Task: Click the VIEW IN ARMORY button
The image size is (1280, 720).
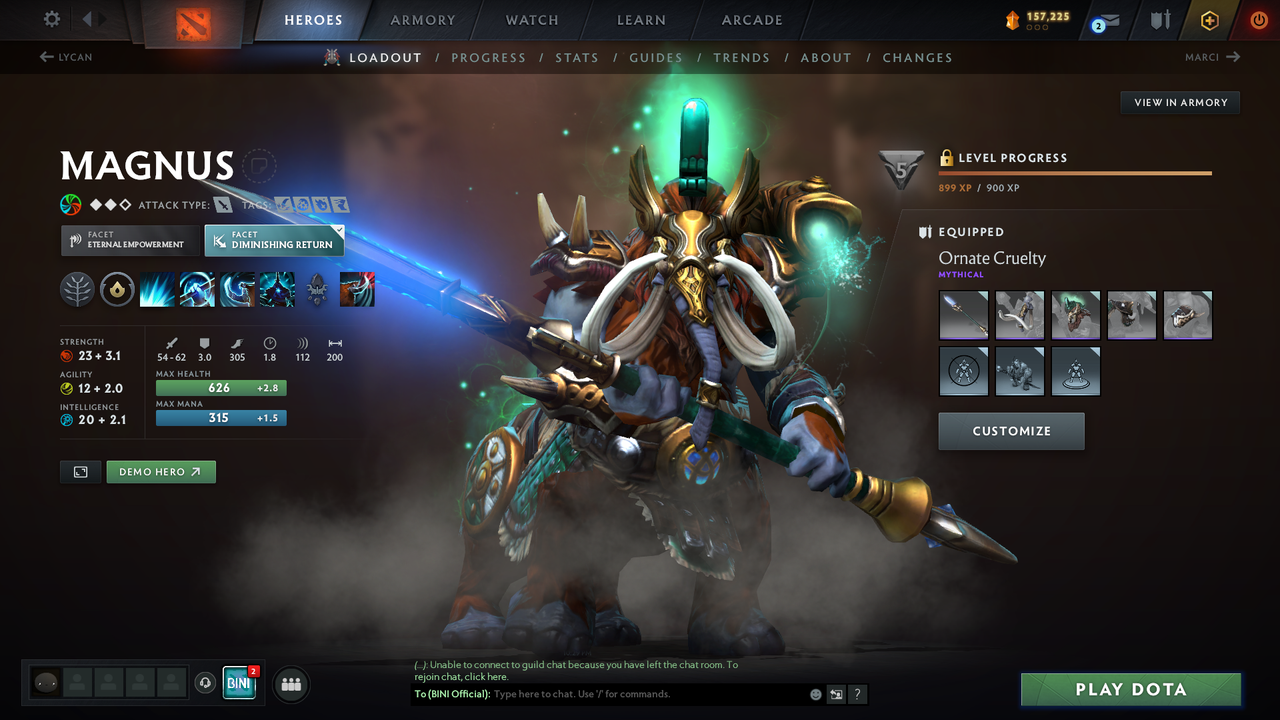Action: click(1179, 102)
